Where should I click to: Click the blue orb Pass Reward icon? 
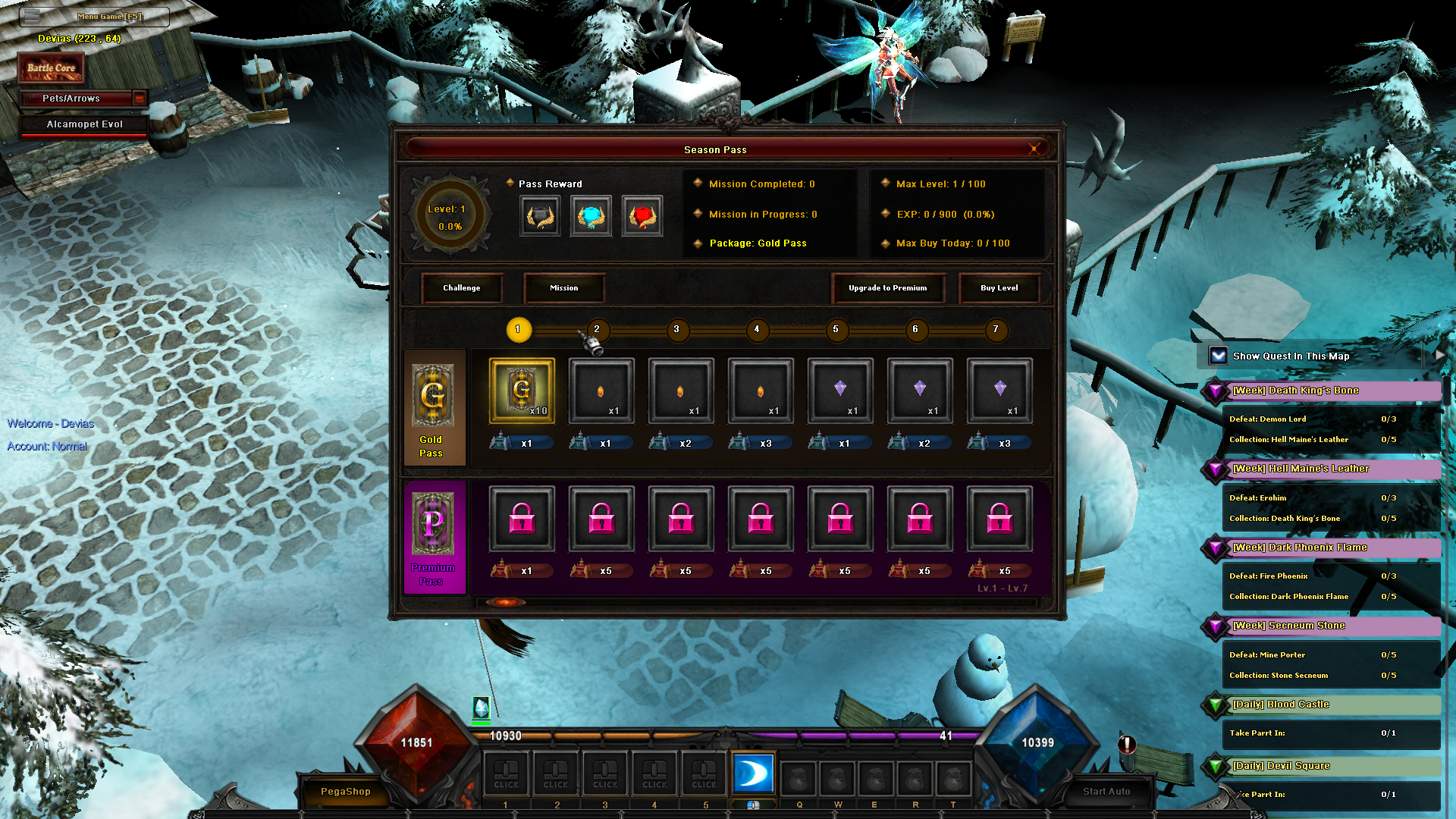pyautogui.click(x=591, y=215)
